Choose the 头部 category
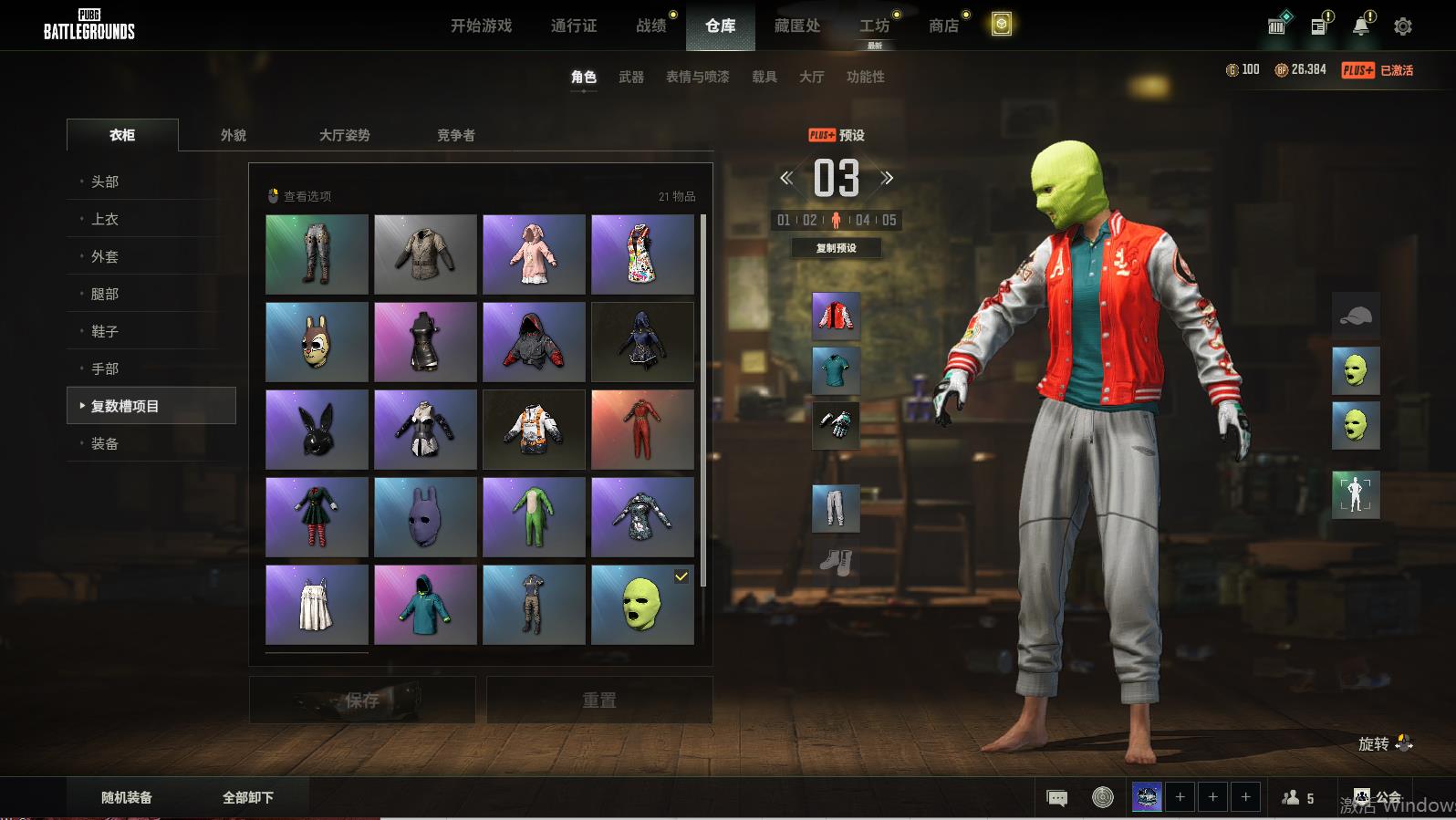The image size is (1456, 820). [x=105, y=182]
